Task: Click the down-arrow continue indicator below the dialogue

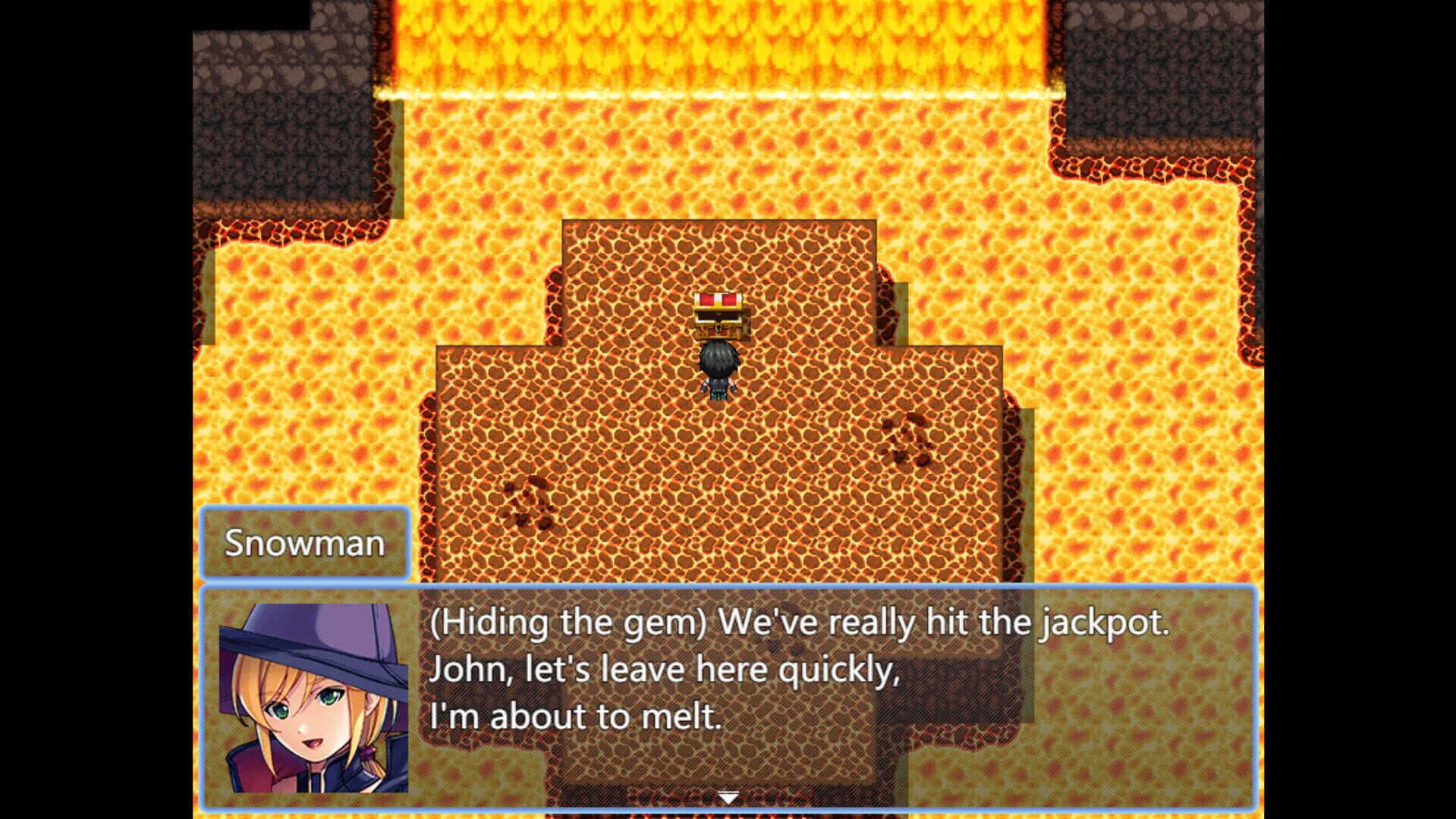Action: 728,797
